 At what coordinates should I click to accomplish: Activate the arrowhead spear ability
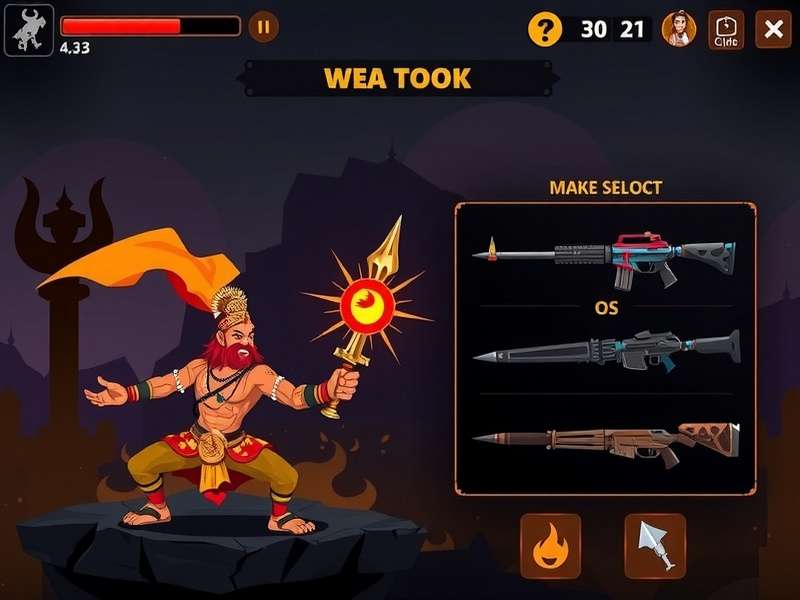[x=655, y=546]
